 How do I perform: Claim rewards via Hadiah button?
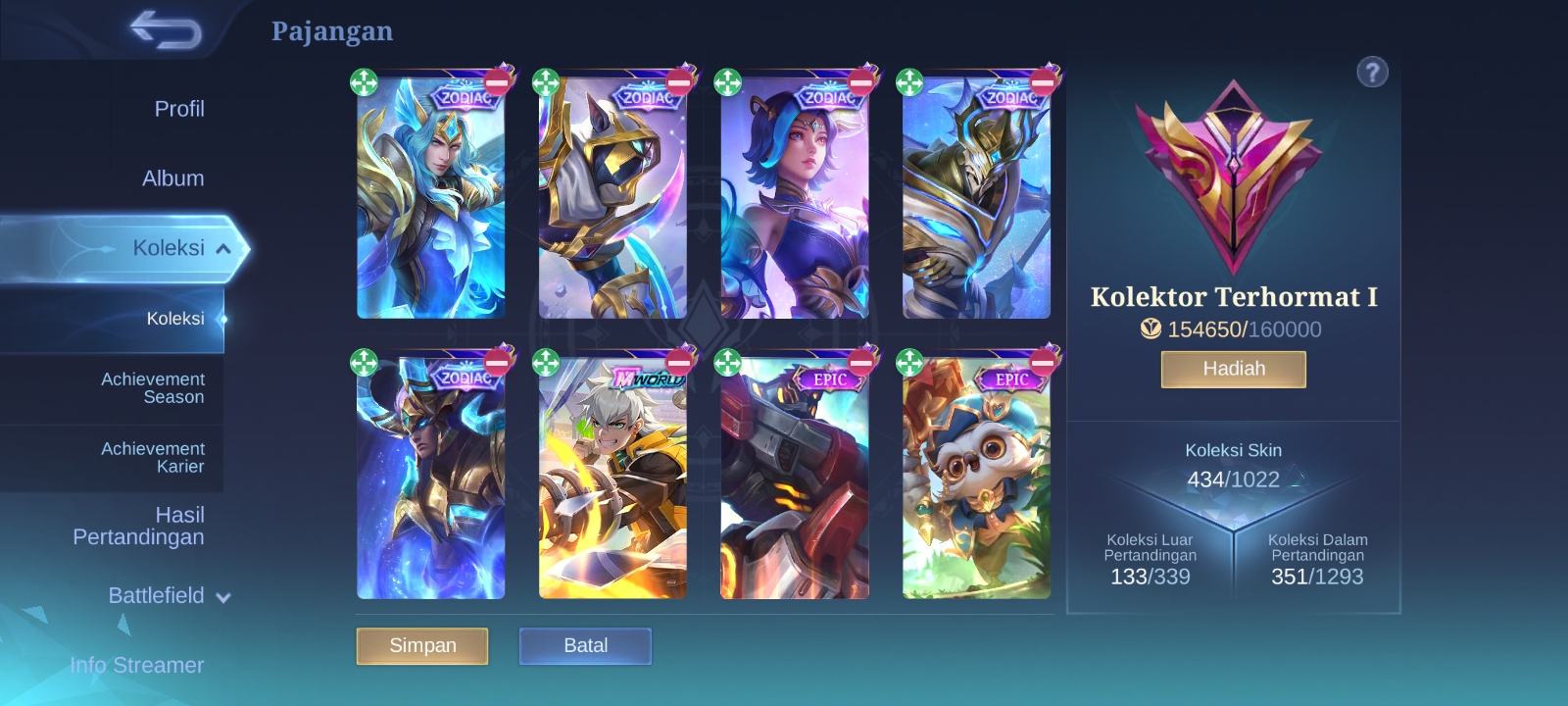[1233, 370]
